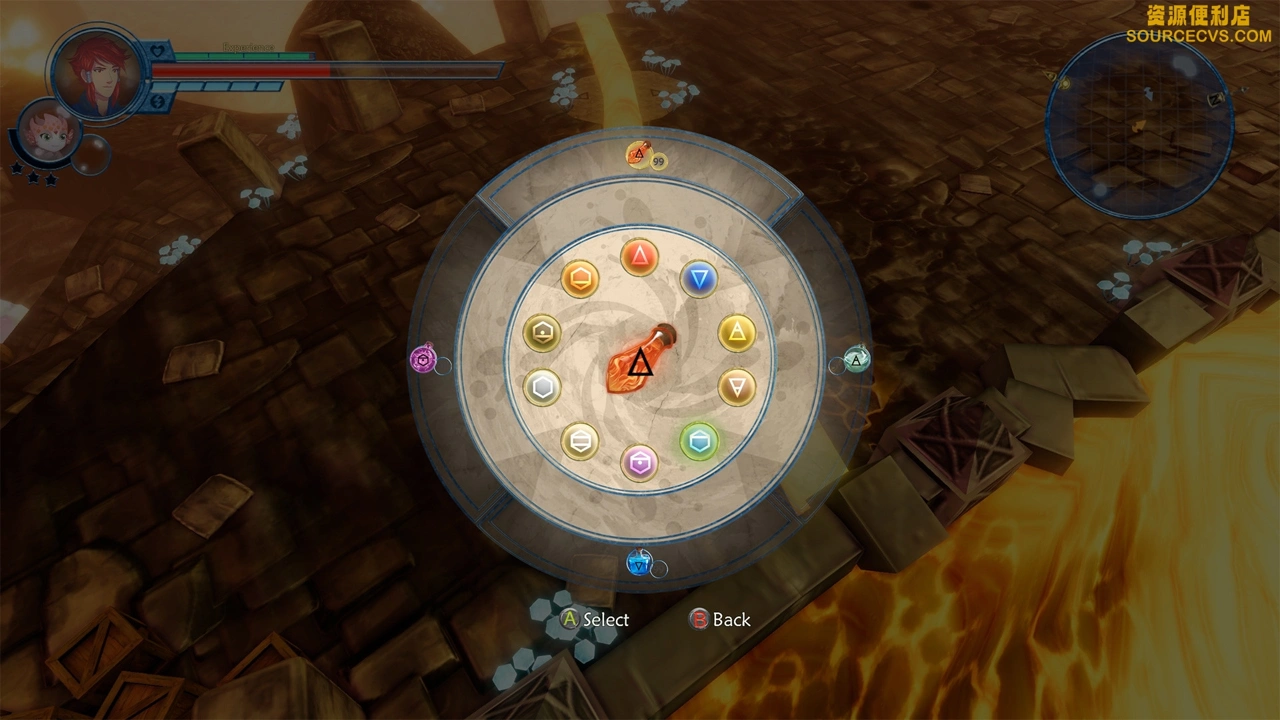
Task: Select the red upward-triangle orb
Action: pos(639,257)
